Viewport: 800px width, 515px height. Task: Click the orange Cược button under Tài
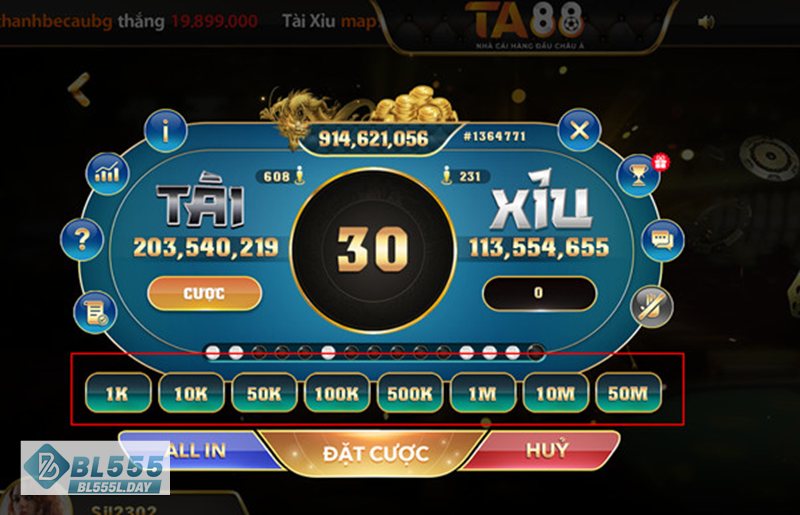point(204,294)
